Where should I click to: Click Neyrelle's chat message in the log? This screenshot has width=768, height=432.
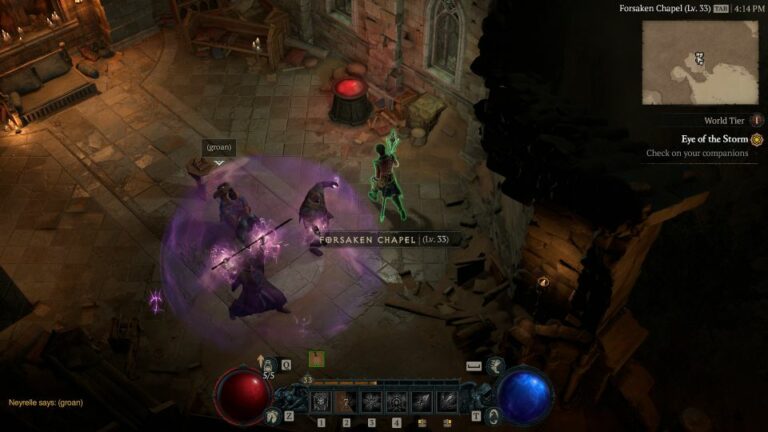coord(47,402)
